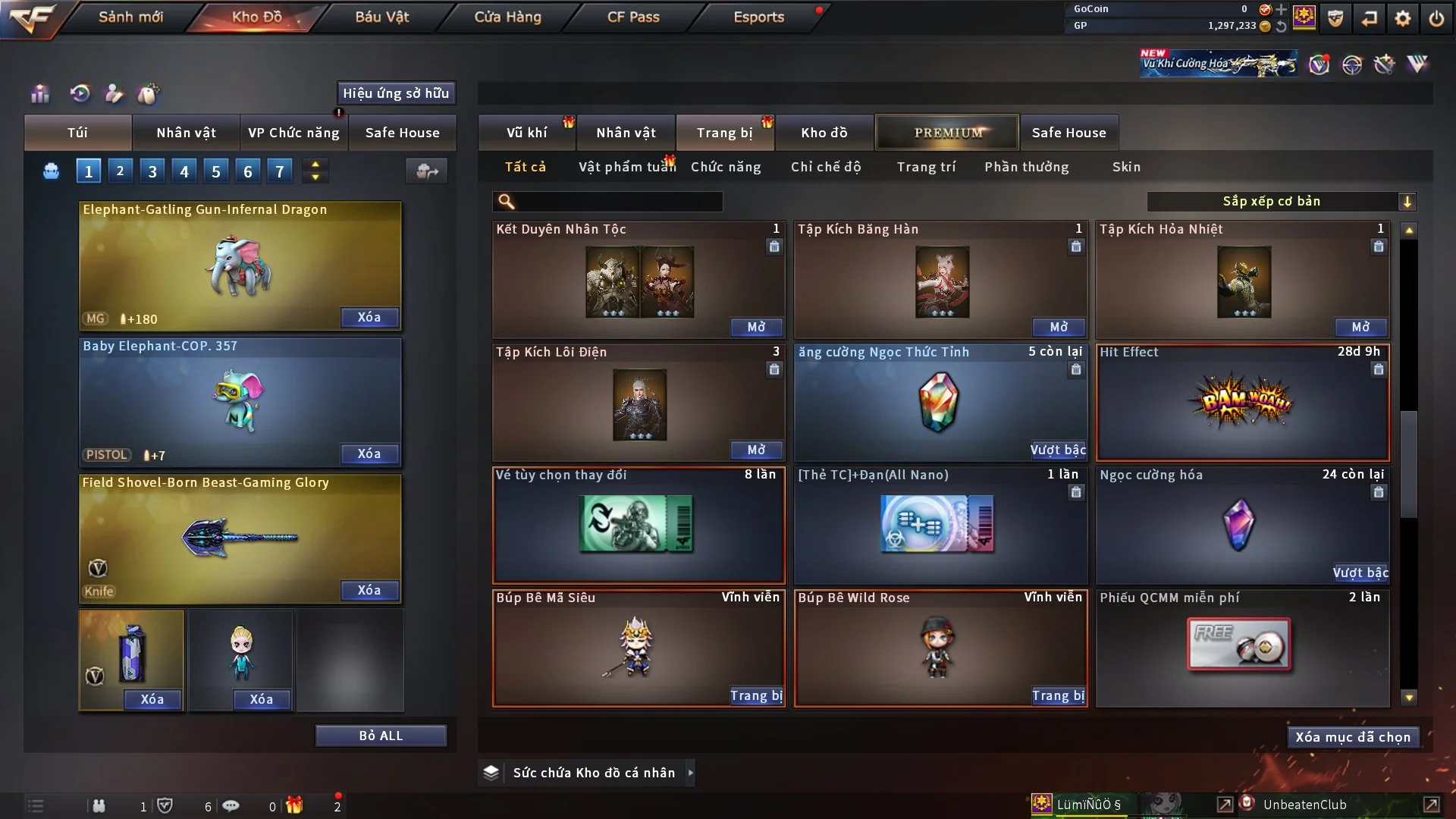
Task: Show the Chức năng filter category
Action: pos(725,167)
